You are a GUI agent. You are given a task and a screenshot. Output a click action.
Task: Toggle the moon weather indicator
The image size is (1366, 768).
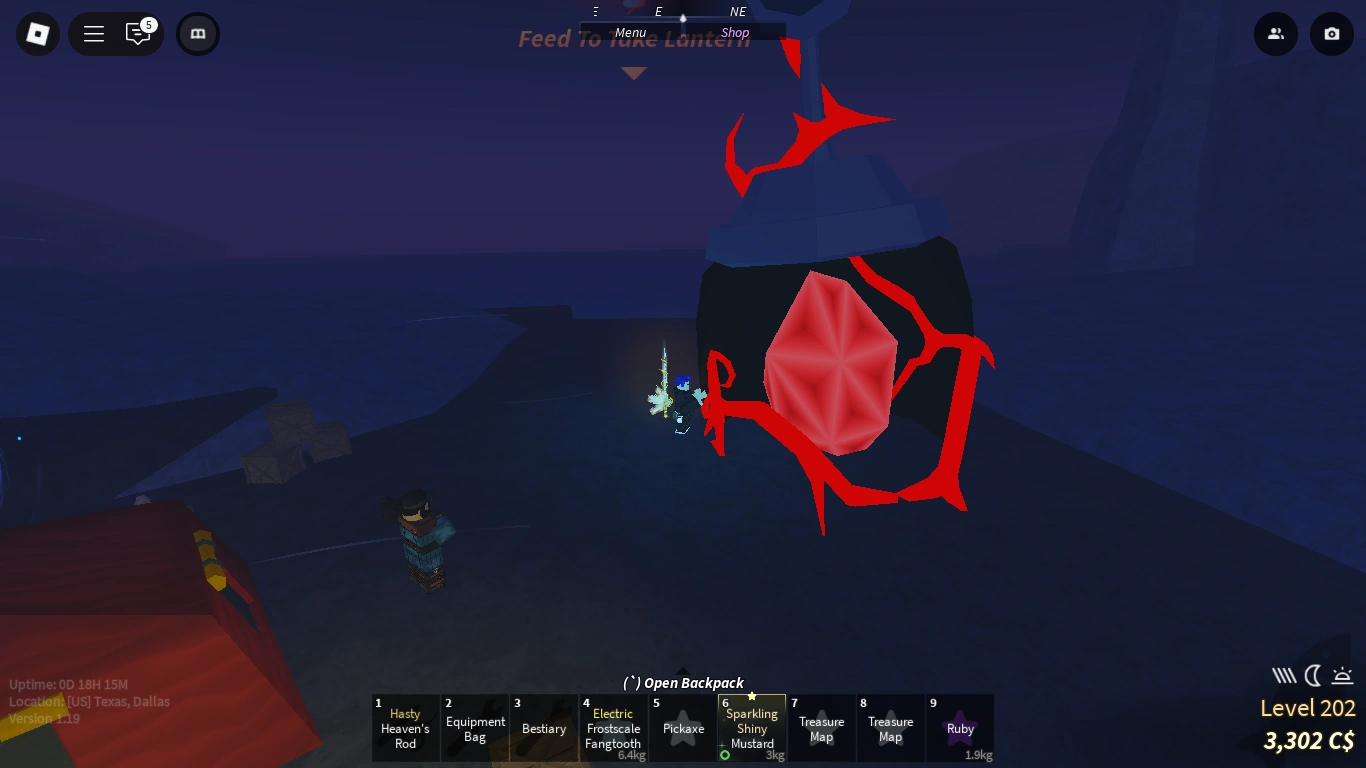point(1312,675)
